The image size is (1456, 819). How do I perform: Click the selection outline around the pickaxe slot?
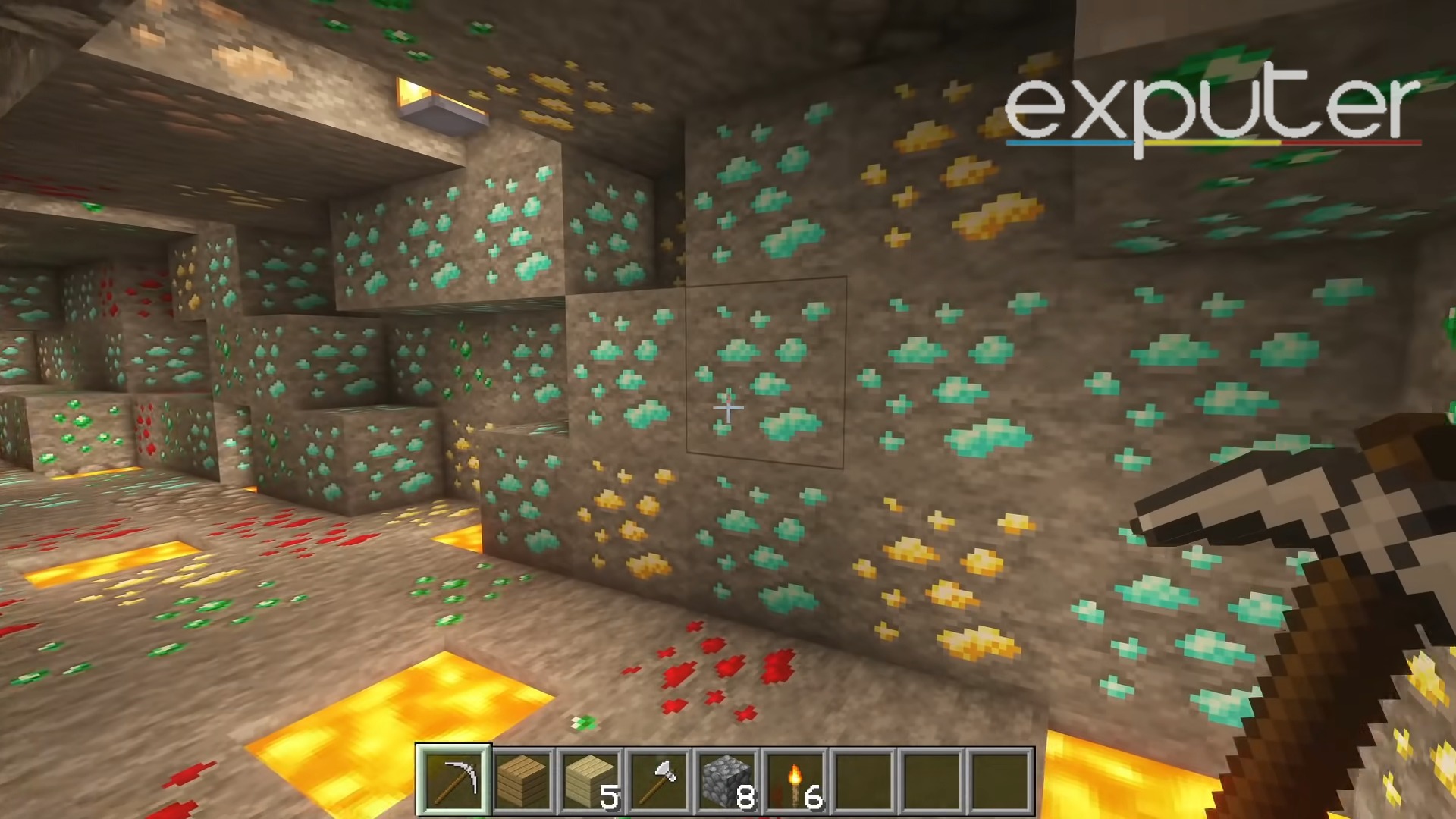[453, 751]
